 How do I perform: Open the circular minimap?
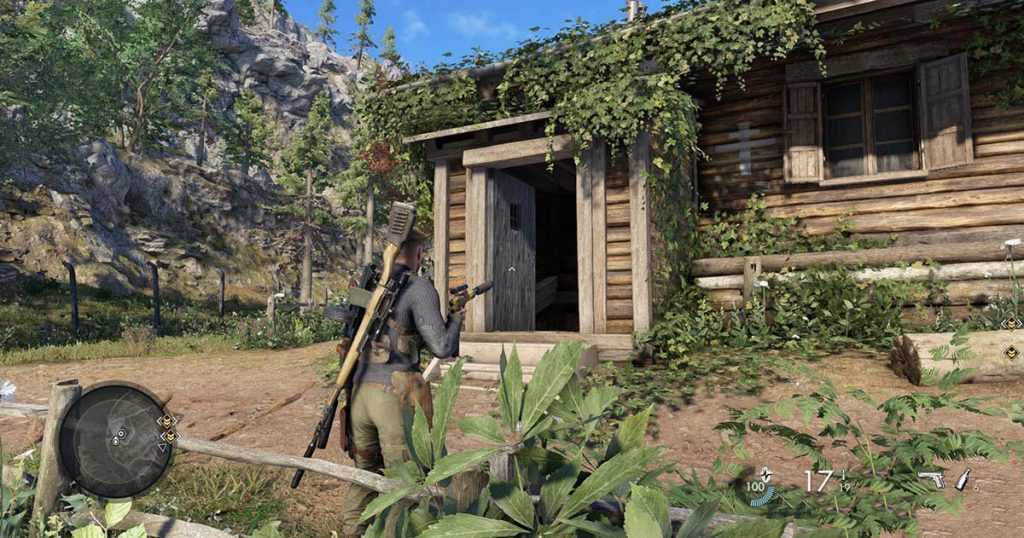pos(116,440)
